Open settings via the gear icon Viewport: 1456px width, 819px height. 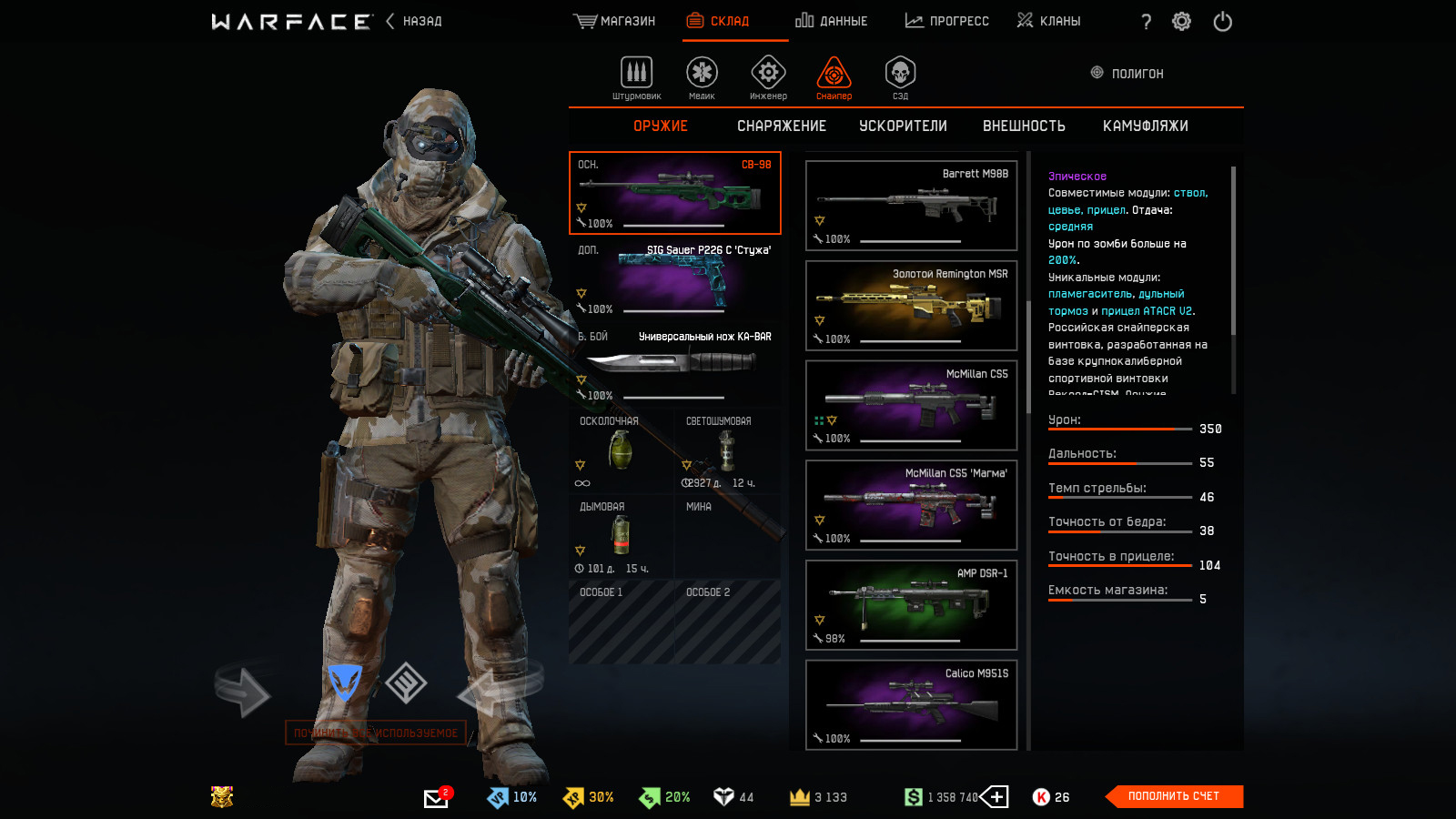pos(1181,21)
